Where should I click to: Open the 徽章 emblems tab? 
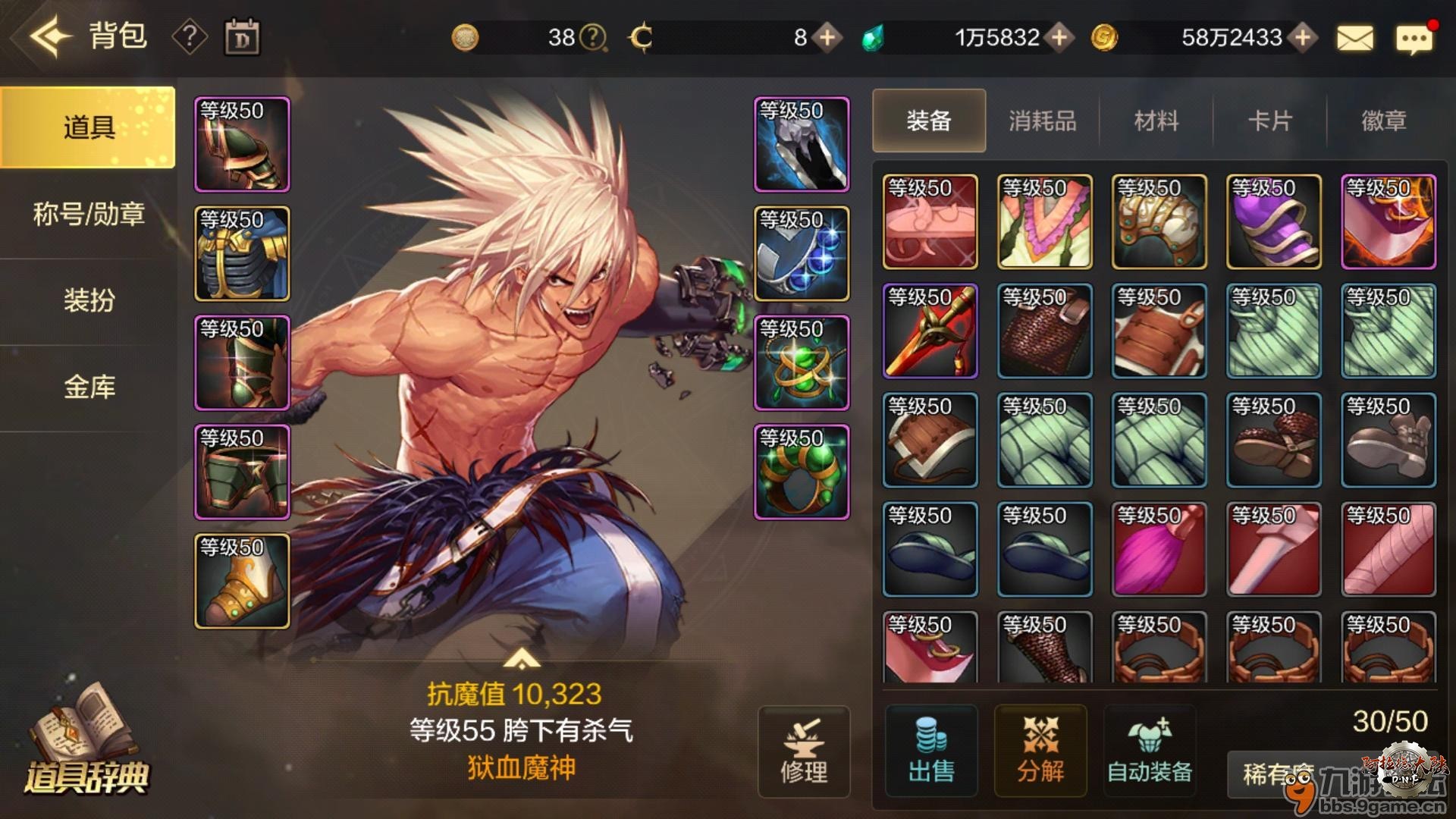[1384, 121]
